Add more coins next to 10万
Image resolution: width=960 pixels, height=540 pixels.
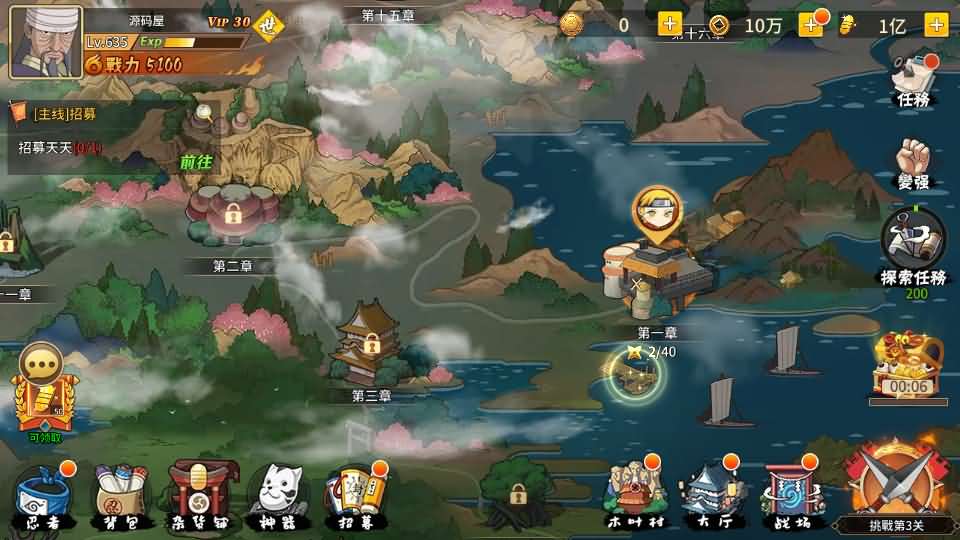click(x=809, y=26)
